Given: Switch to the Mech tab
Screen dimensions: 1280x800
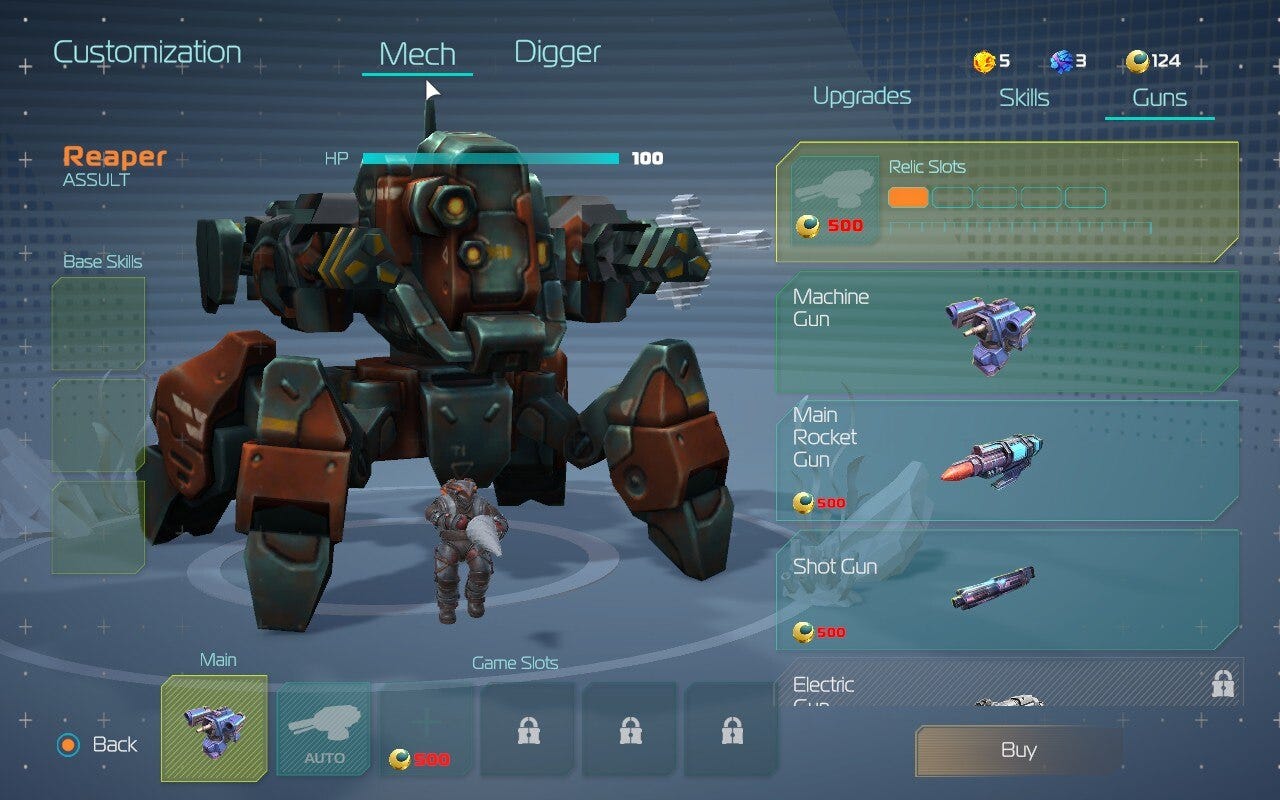Looking at the screenshot, I should (416, 52).
